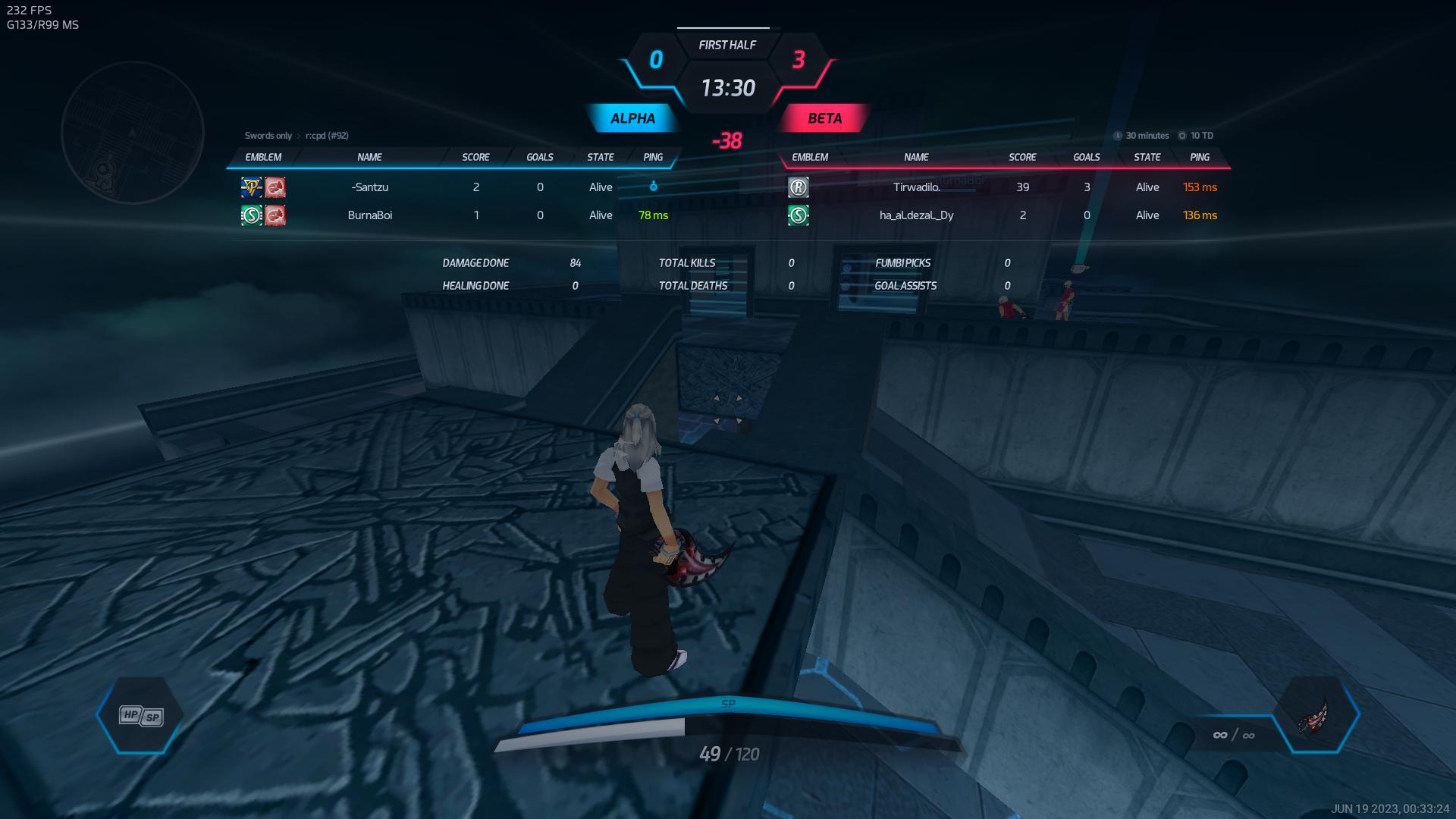
Task: Select the -Santzu player row
Action: click(x=370, y=187)
